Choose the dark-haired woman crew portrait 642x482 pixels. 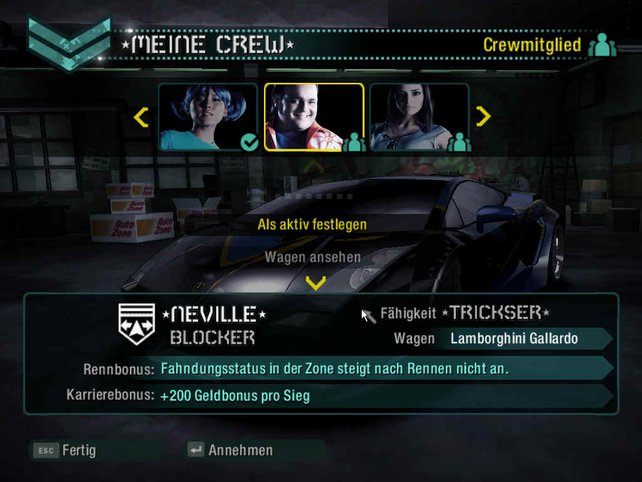point(419,117)
